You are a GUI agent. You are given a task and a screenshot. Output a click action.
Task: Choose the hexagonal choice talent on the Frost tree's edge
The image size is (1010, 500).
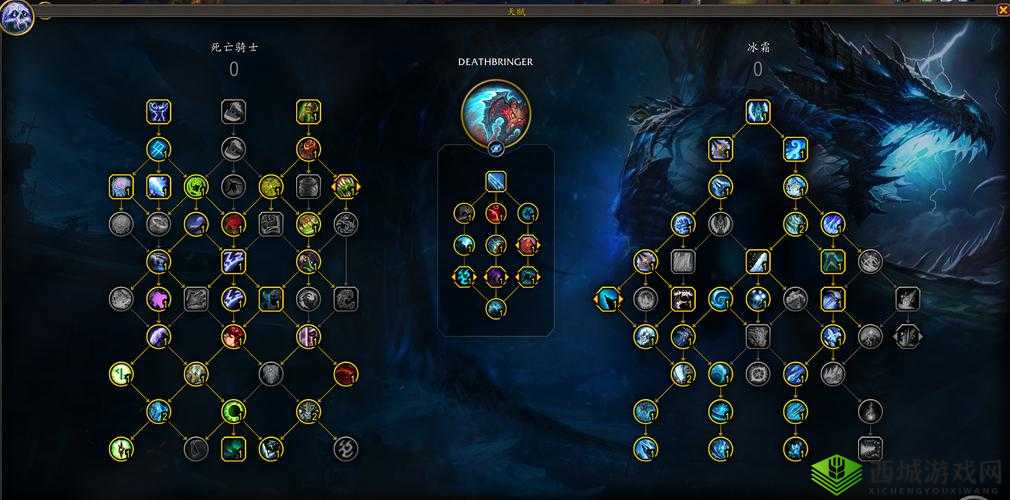[607, 298]
